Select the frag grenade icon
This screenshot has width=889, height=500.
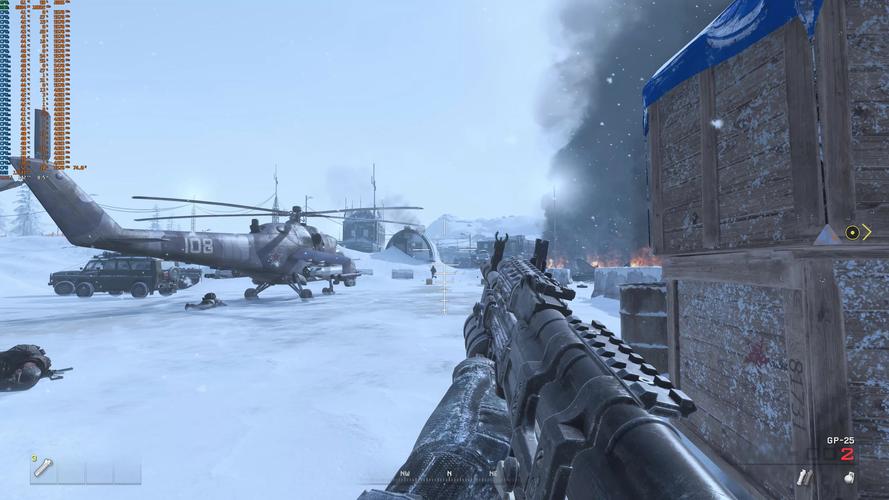coord(848,478)
